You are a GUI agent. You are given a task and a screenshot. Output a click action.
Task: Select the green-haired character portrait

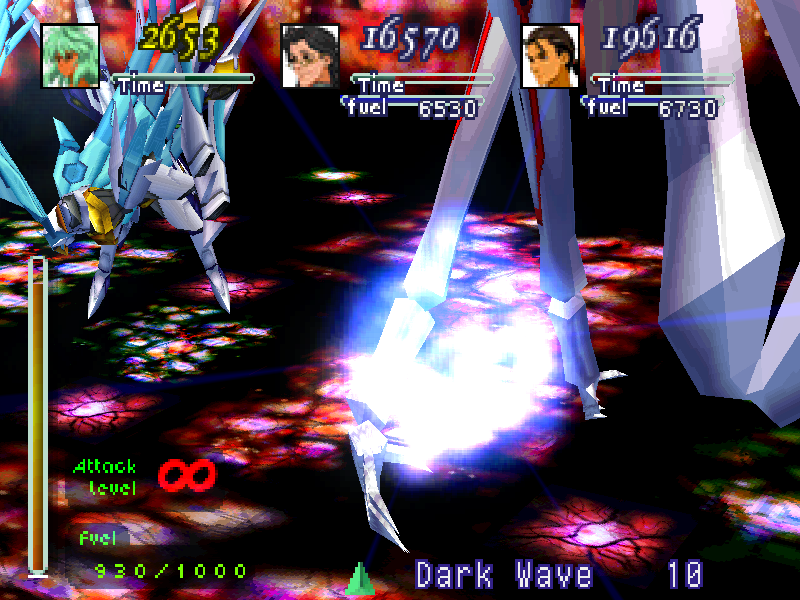pos(70,54)
